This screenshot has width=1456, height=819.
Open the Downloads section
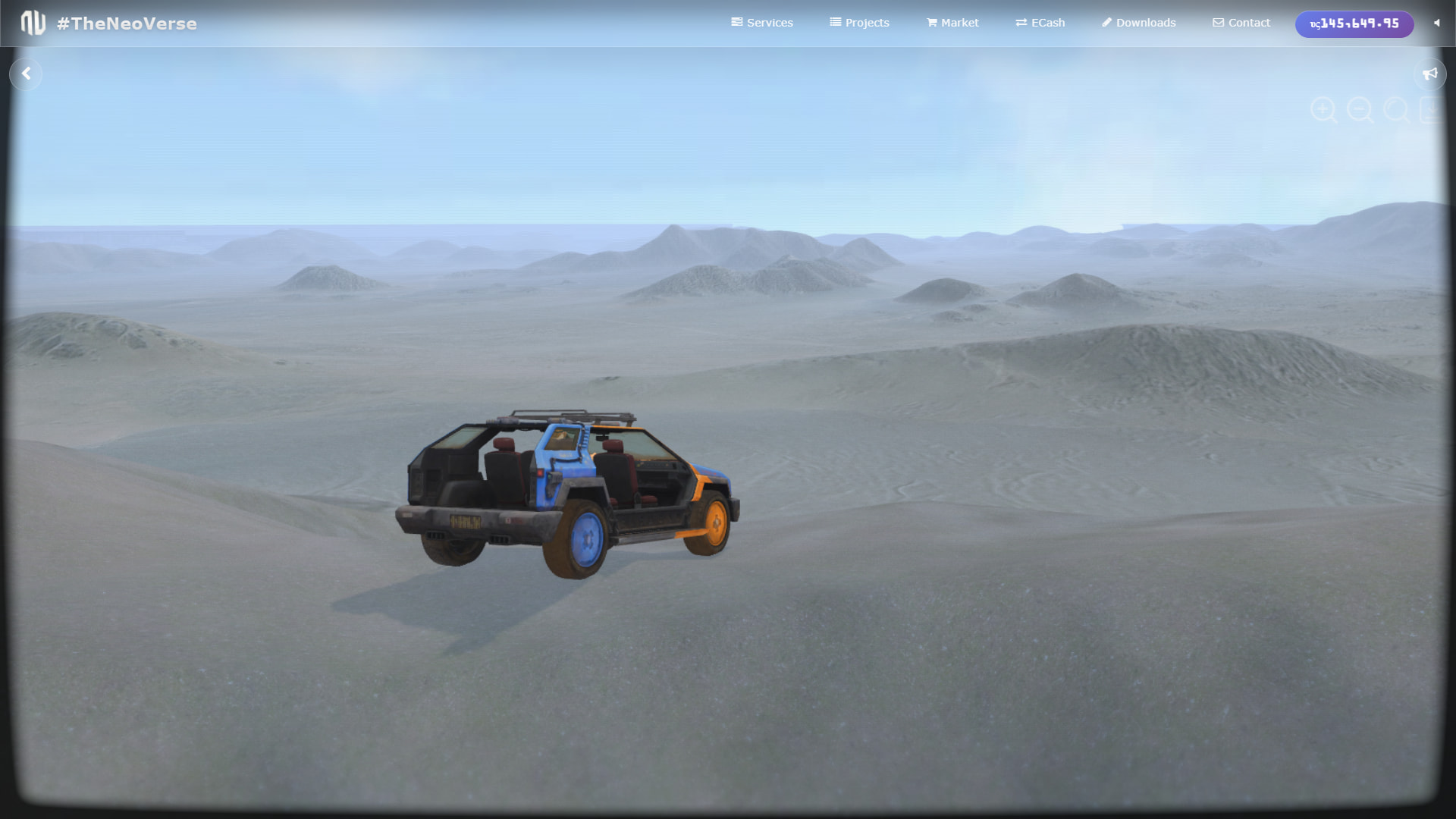pos(1138,23)
